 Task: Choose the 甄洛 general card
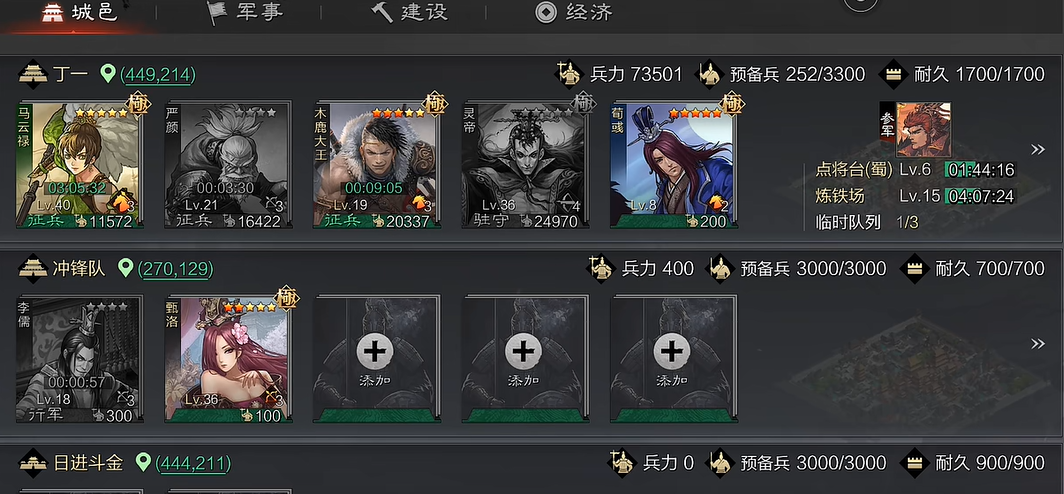tap(227, 360)
